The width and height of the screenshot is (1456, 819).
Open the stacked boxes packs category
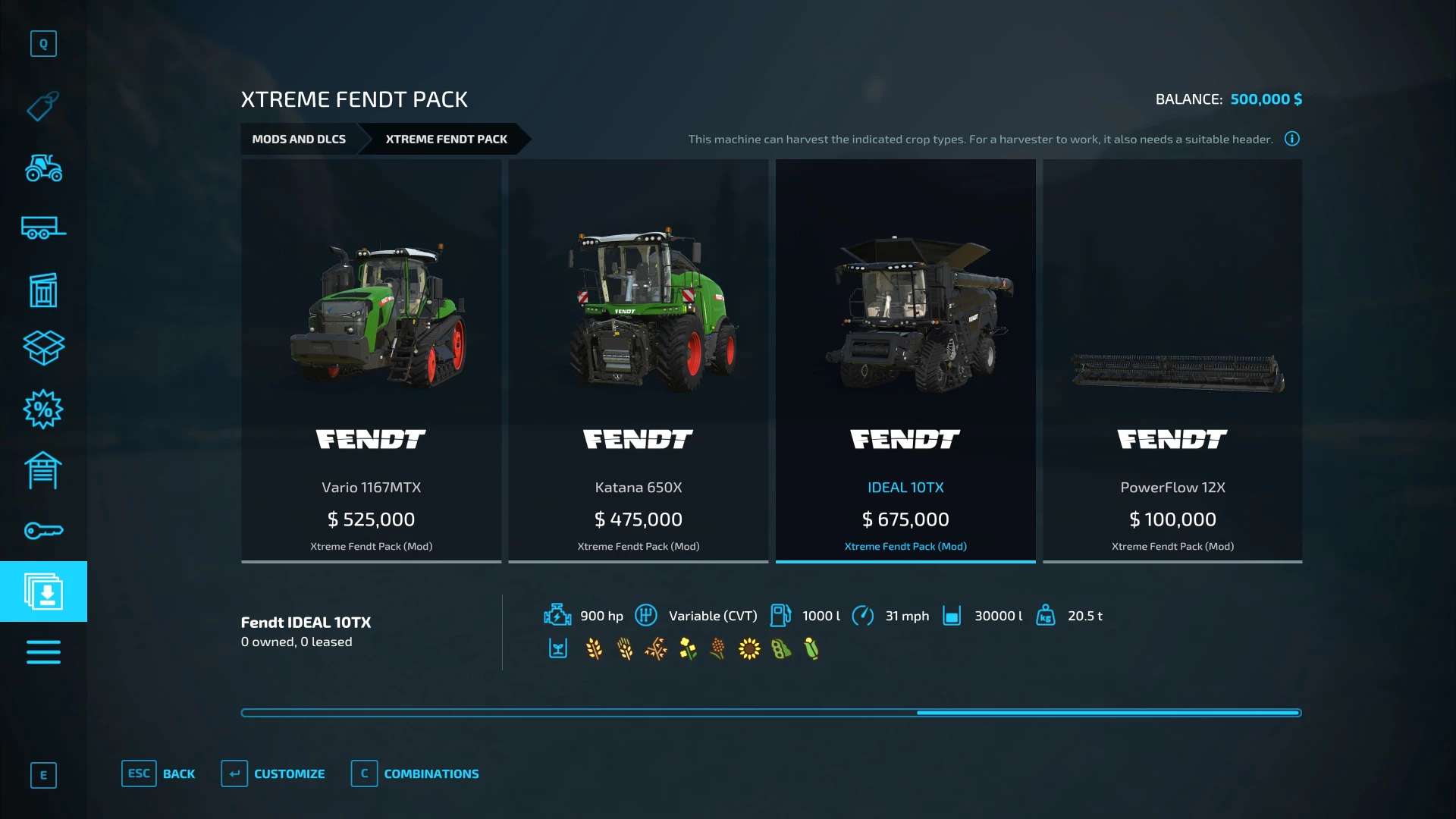pos(43,348)
